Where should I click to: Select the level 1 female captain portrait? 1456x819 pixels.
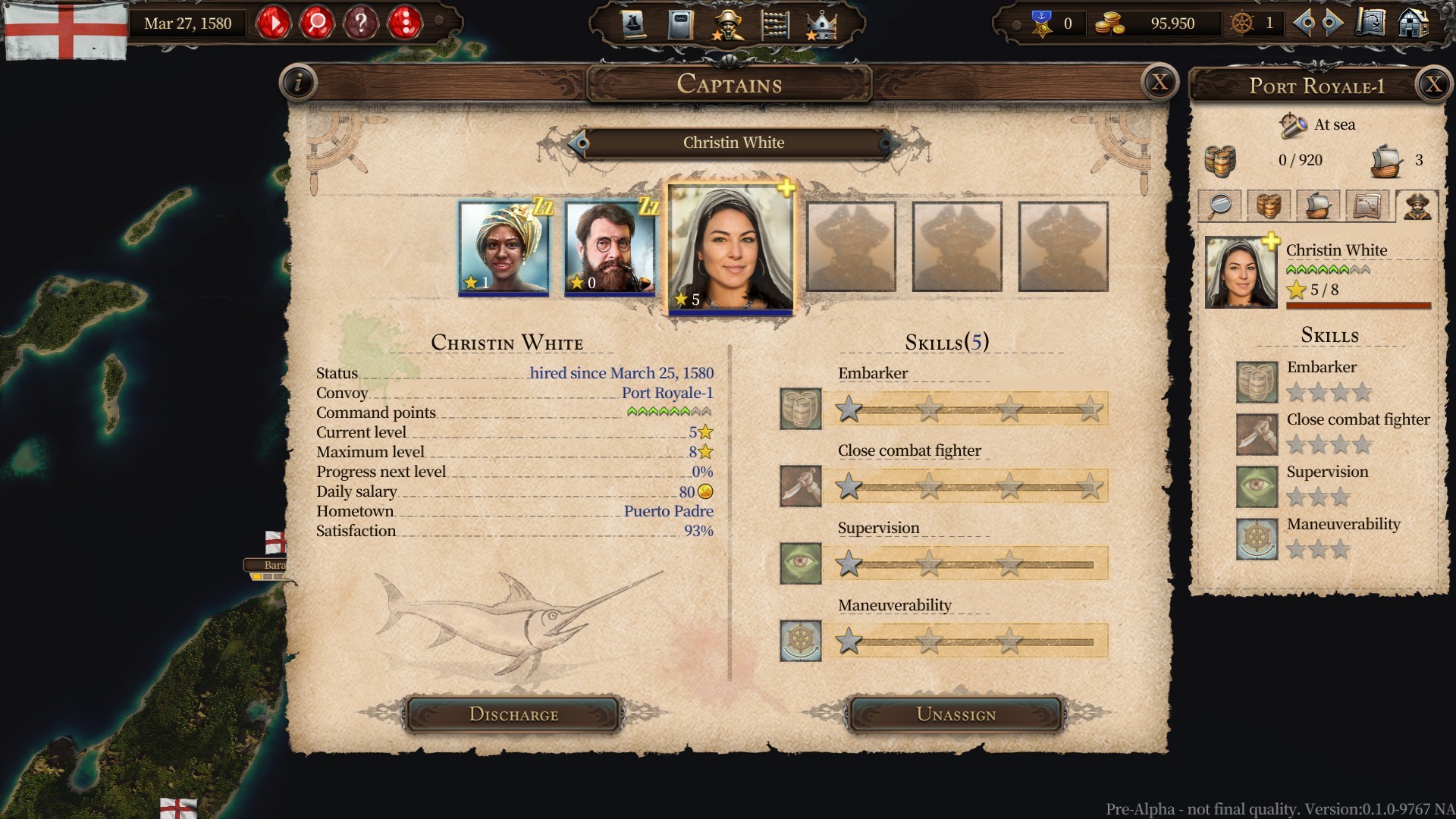point(503,246)
